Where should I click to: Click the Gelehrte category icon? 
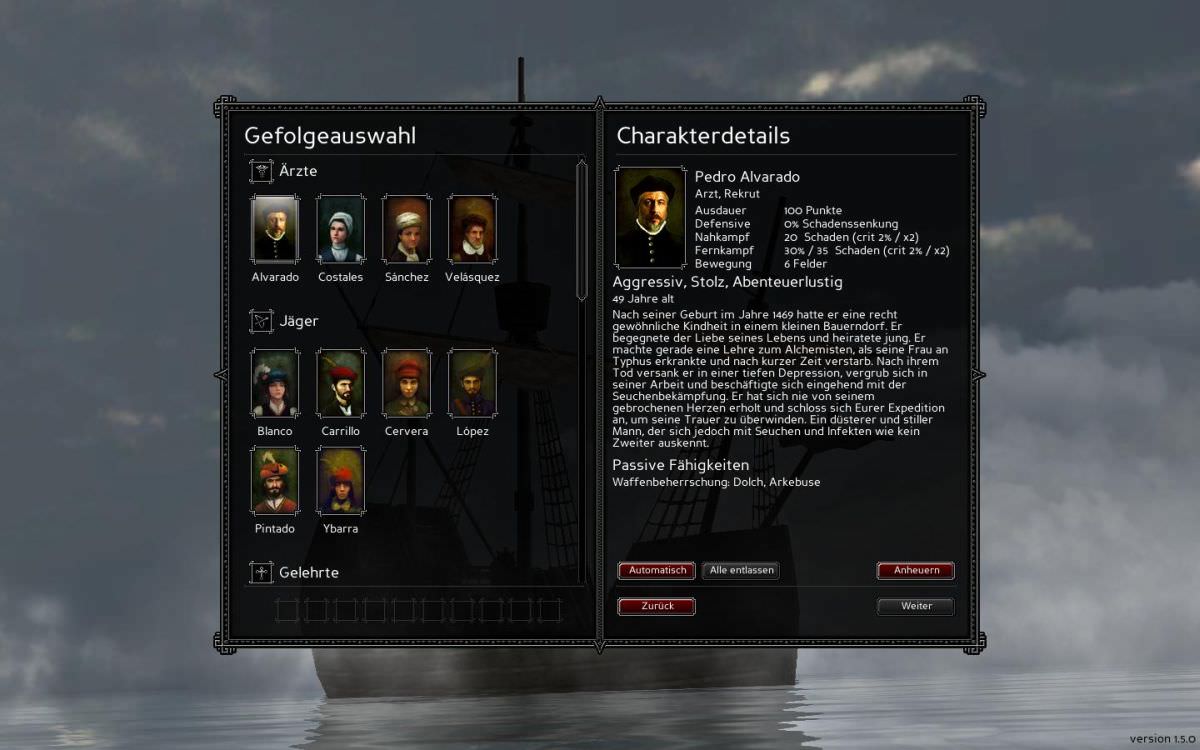[261, 572]
